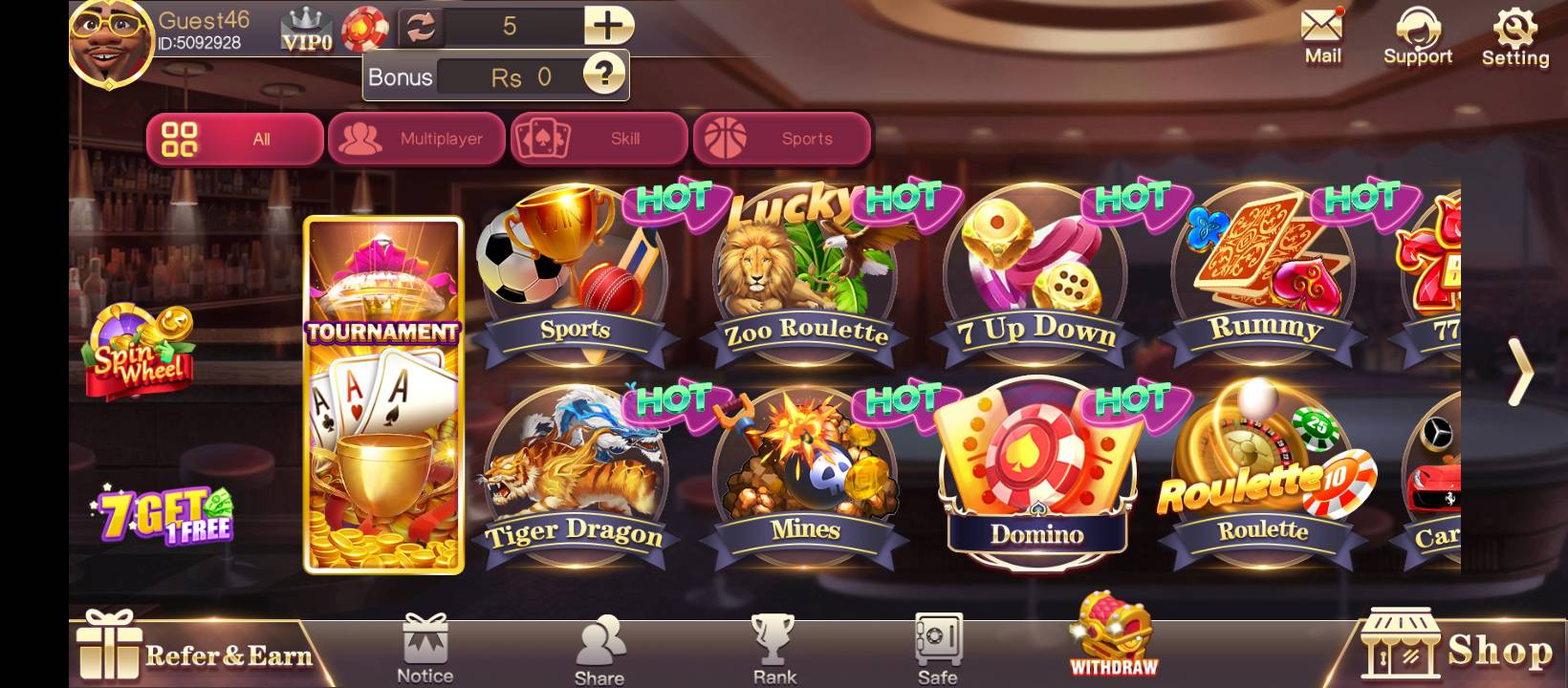This screenshot has height=688, width=1568.
Task: Open the Tournament banner
Action: tap(382, 397)
